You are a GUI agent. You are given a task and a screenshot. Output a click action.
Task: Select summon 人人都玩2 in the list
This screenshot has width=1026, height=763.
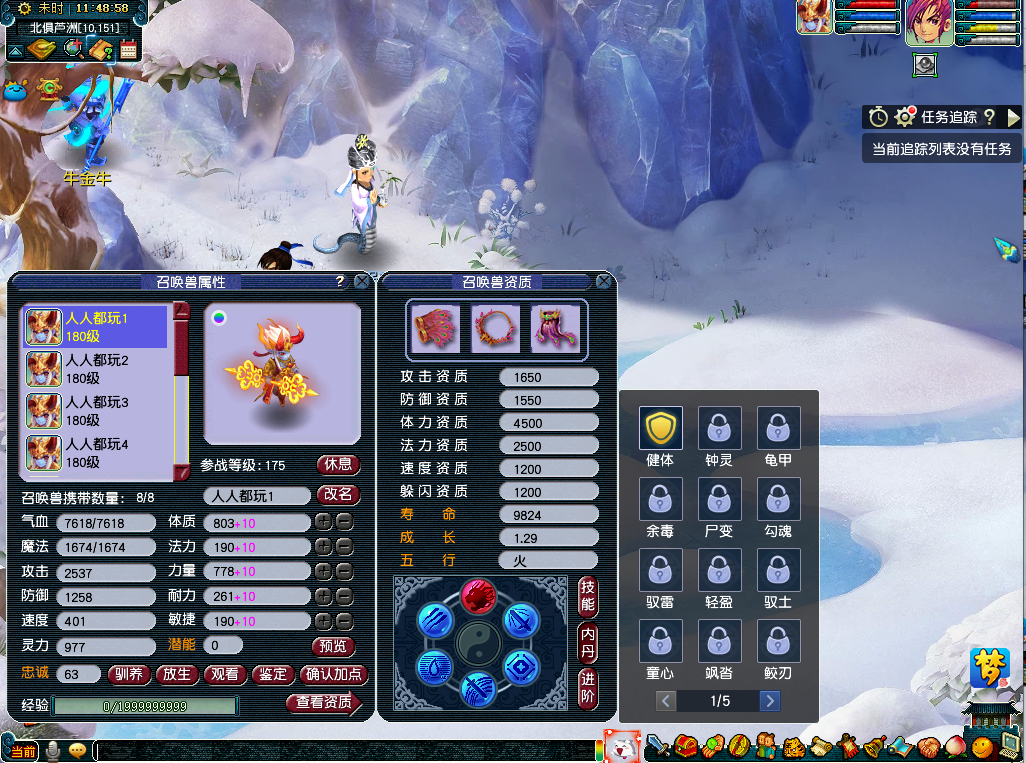click(x=96, y=369)
